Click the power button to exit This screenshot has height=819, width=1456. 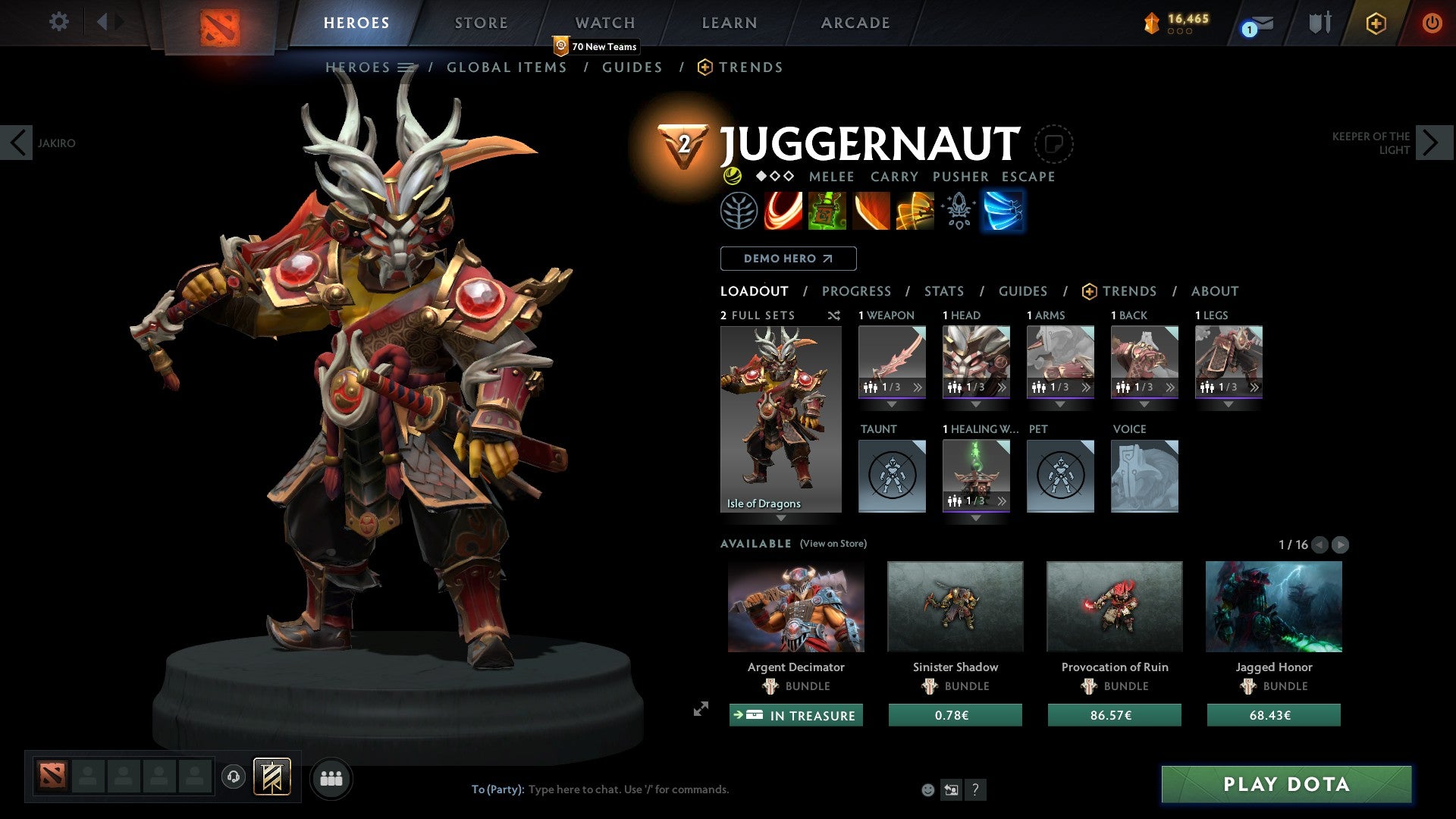point(1432,22)
